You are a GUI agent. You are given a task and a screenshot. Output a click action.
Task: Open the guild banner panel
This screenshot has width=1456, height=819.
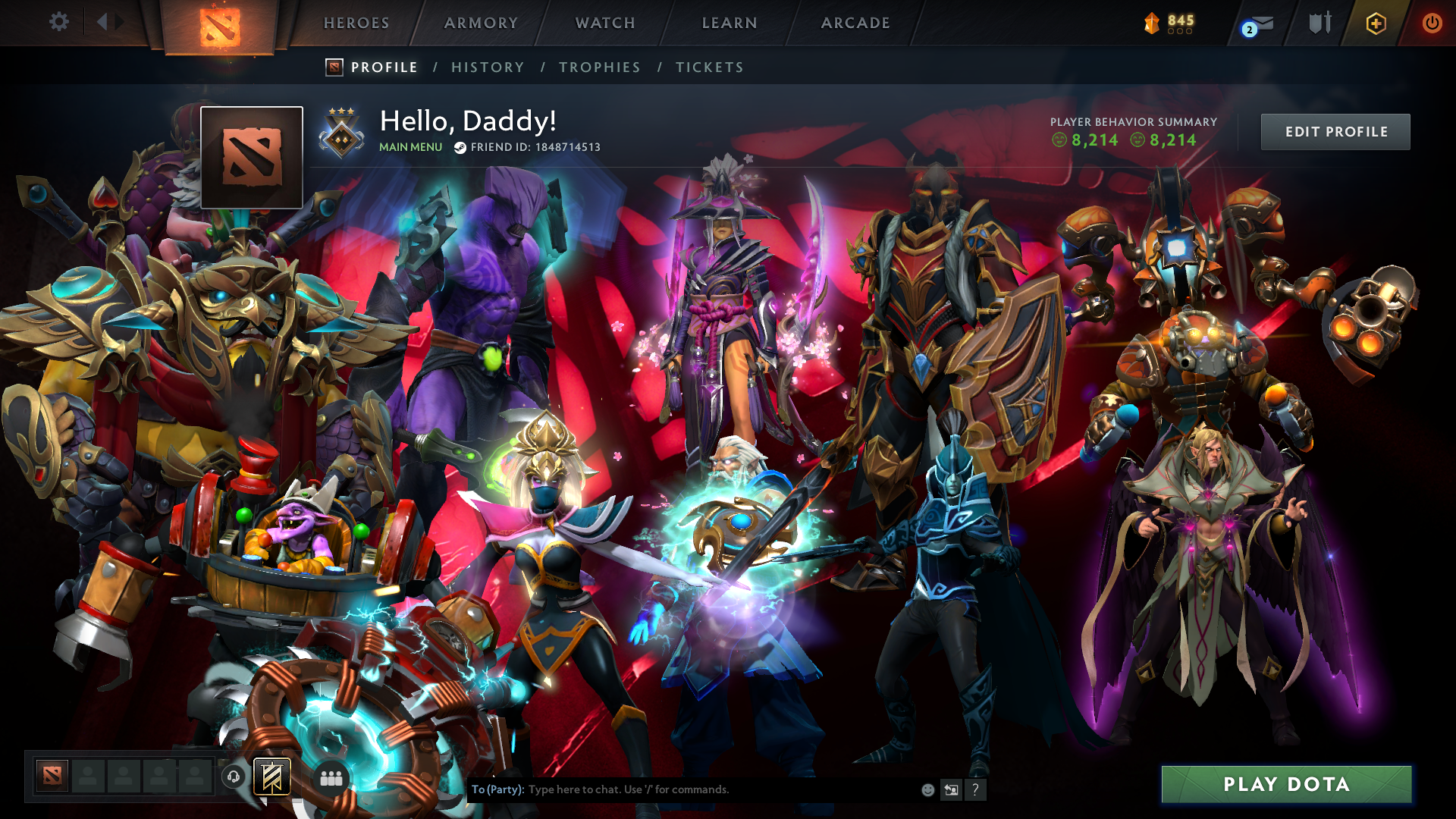pyautogui.click(x=271, y=777)
